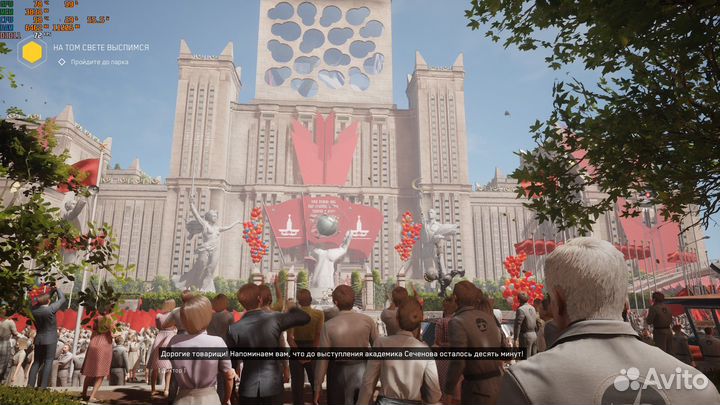
Task: Select the quest title "На том свете выспимся"
Action: (101, 47)
